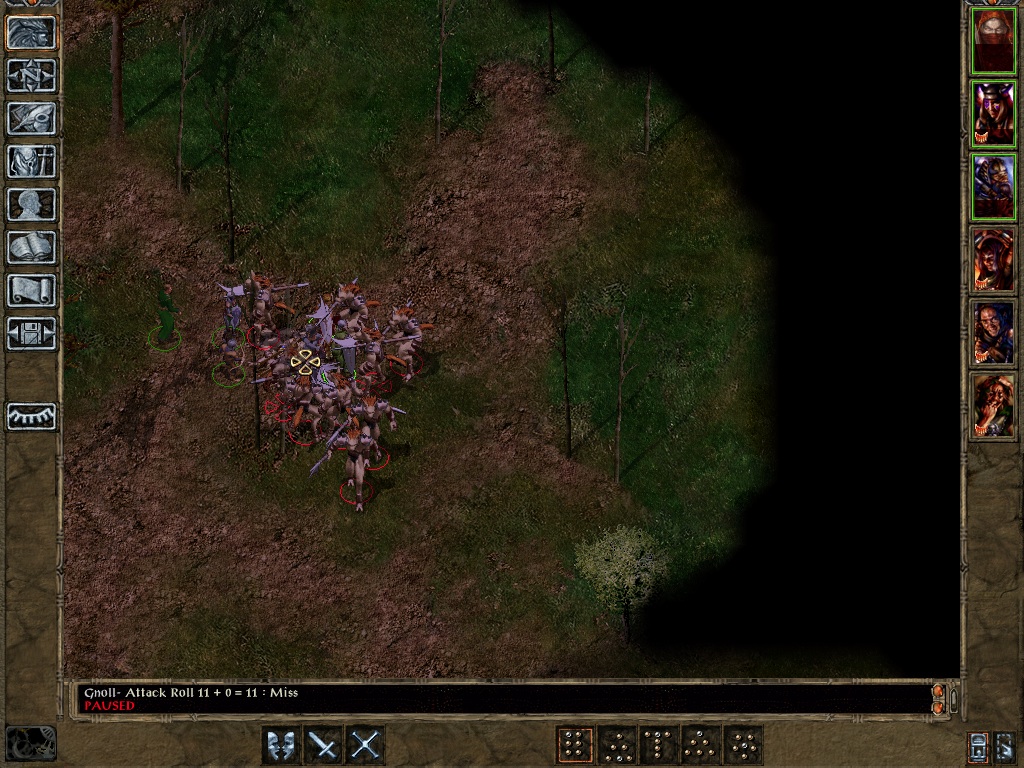Screen dimensions: 1024x768
Task: Open the area map with the compass button
Action: pyautogui.click(x=32, y=76)
